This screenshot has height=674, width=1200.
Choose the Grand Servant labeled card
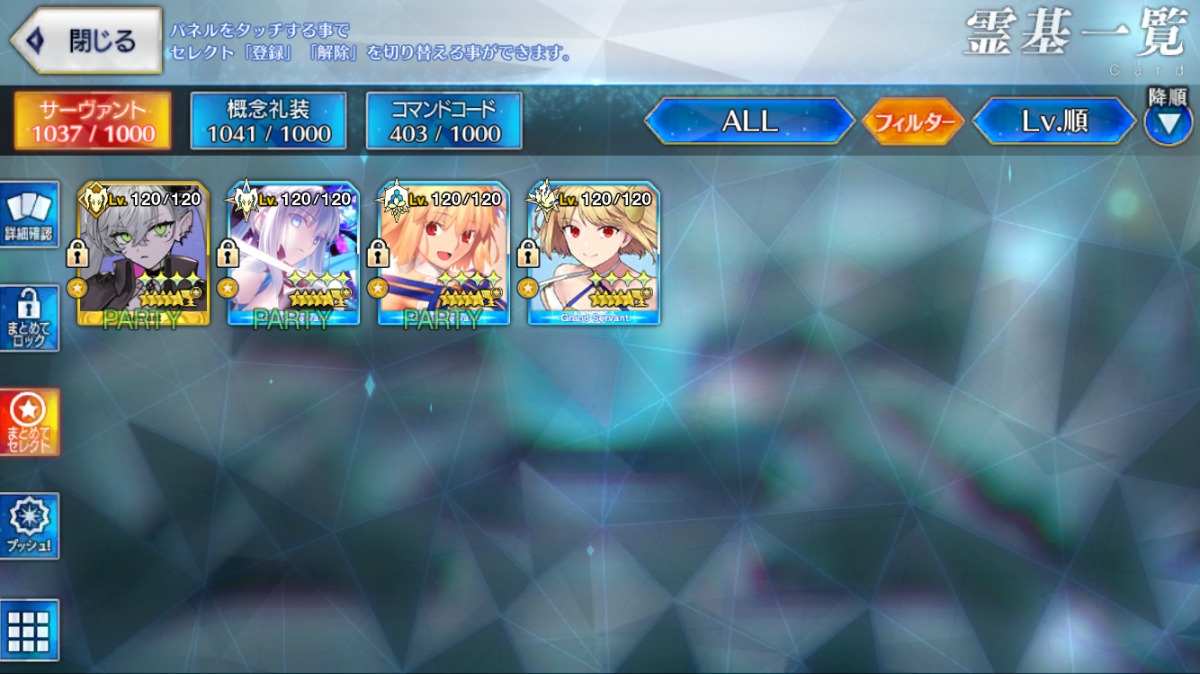(594, 254)
